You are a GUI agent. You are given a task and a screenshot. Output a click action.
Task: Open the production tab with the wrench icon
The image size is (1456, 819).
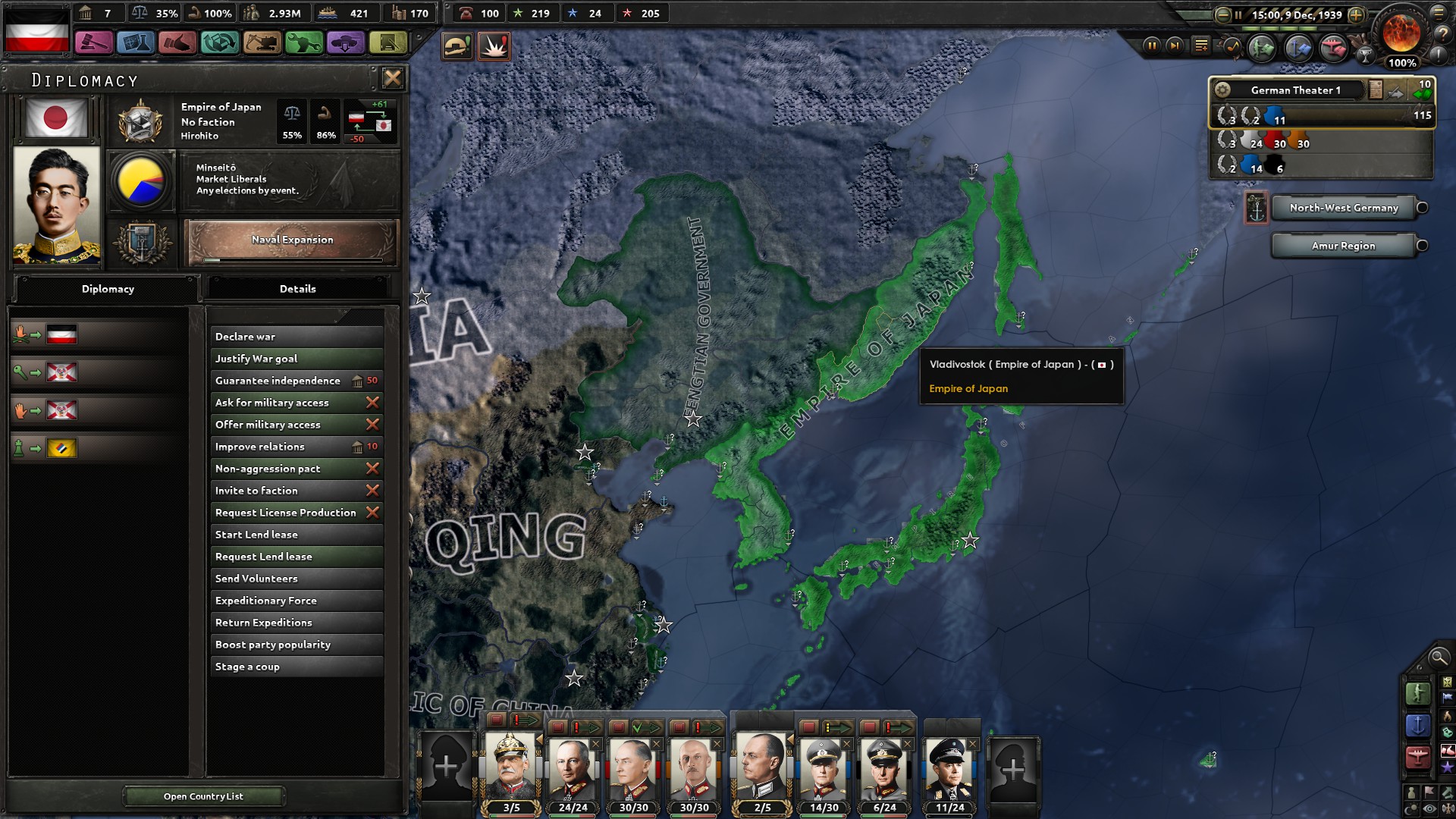point(303,44)
